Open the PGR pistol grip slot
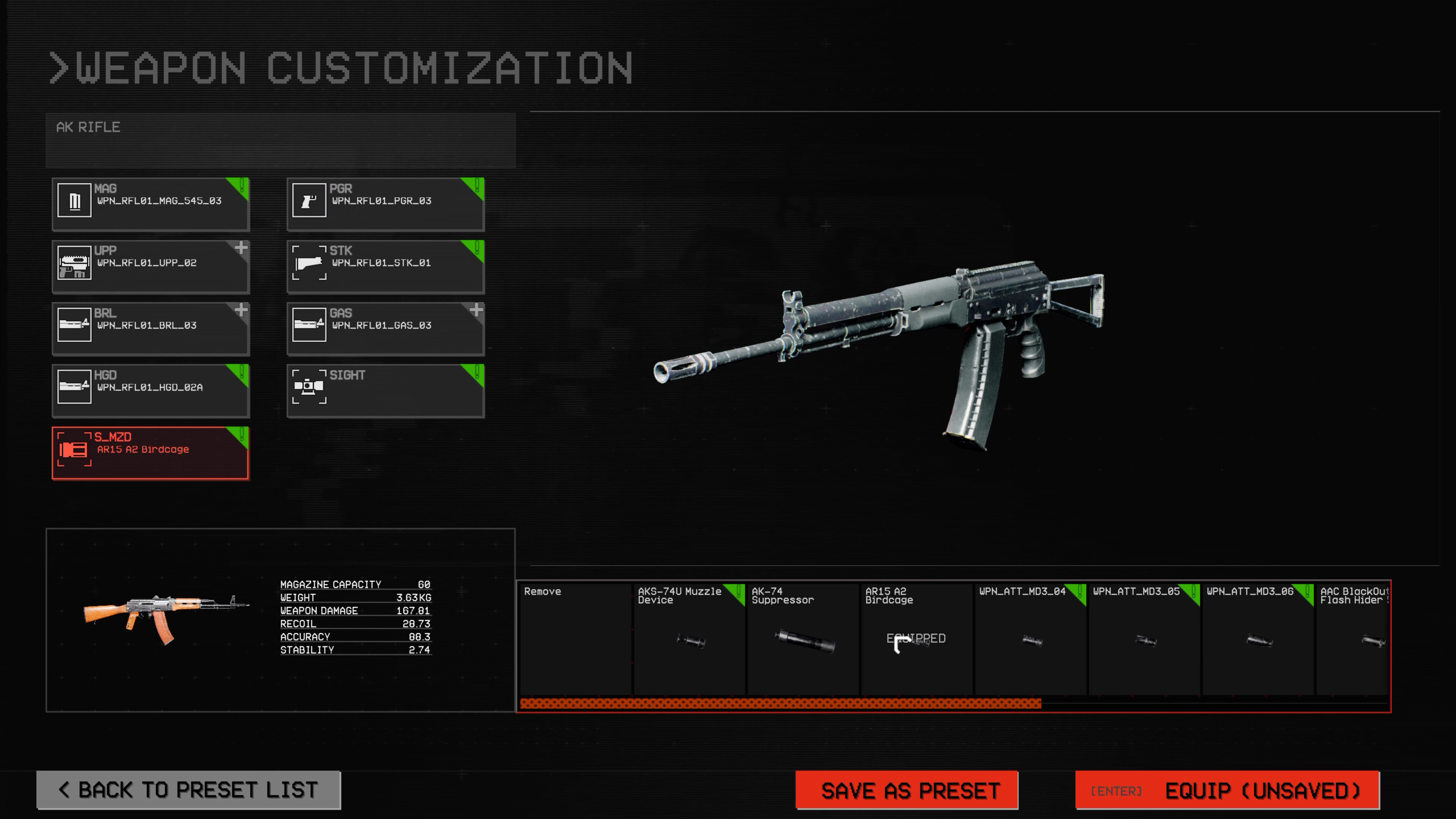 coord(386,204)
